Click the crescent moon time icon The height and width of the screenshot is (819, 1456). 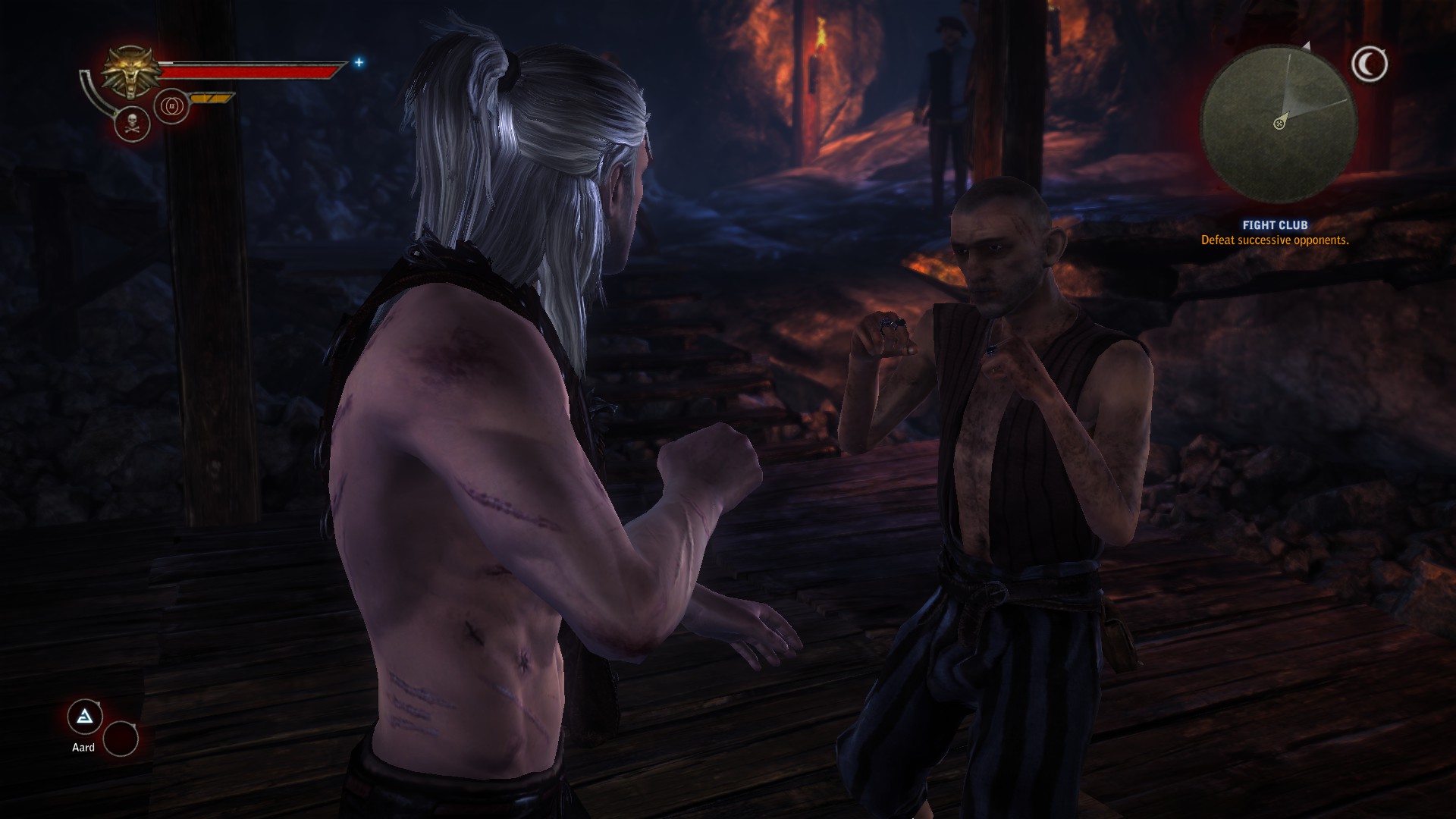tap(1369, 65)
